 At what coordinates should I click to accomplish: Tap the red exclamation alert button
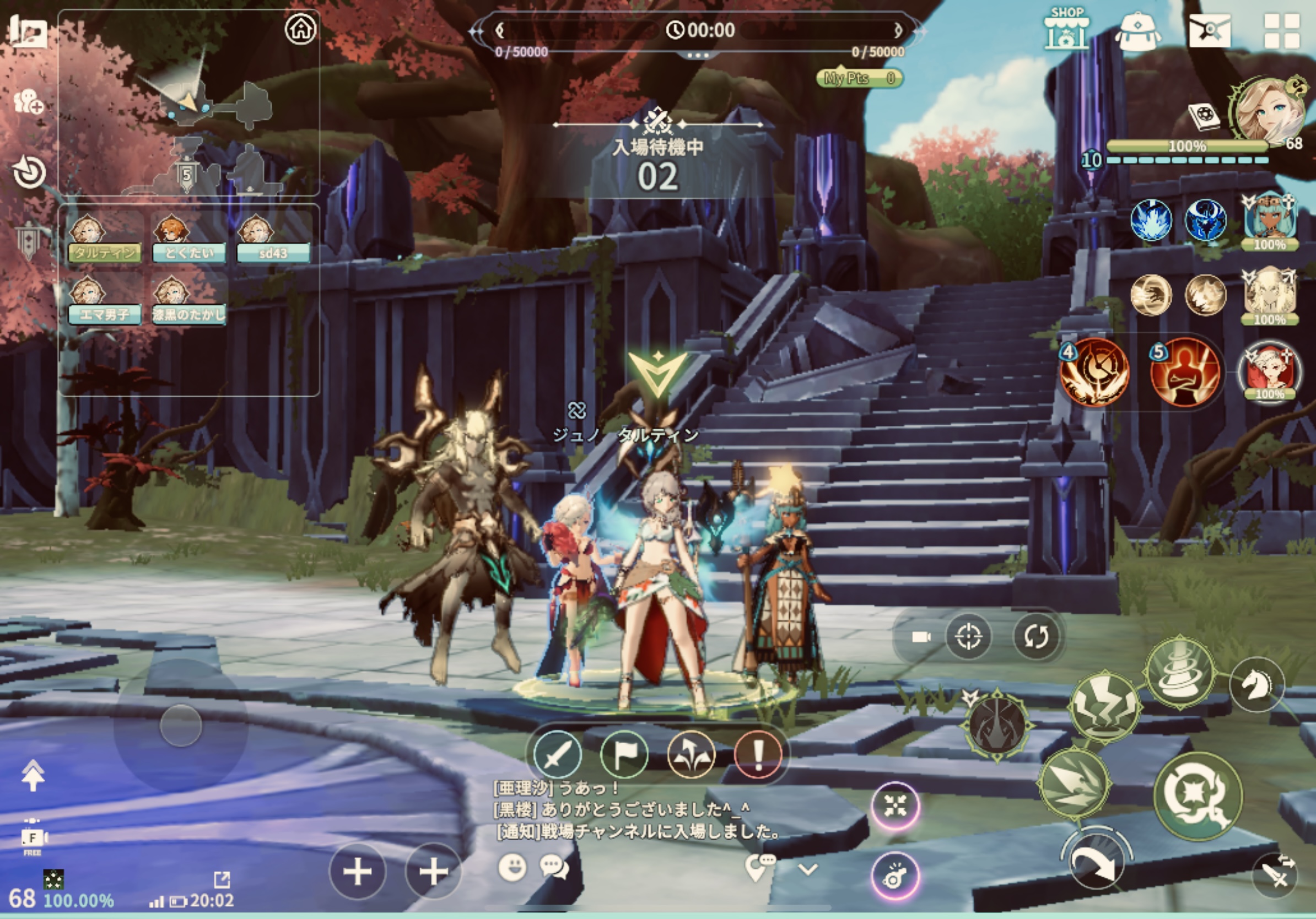[758, 755]
